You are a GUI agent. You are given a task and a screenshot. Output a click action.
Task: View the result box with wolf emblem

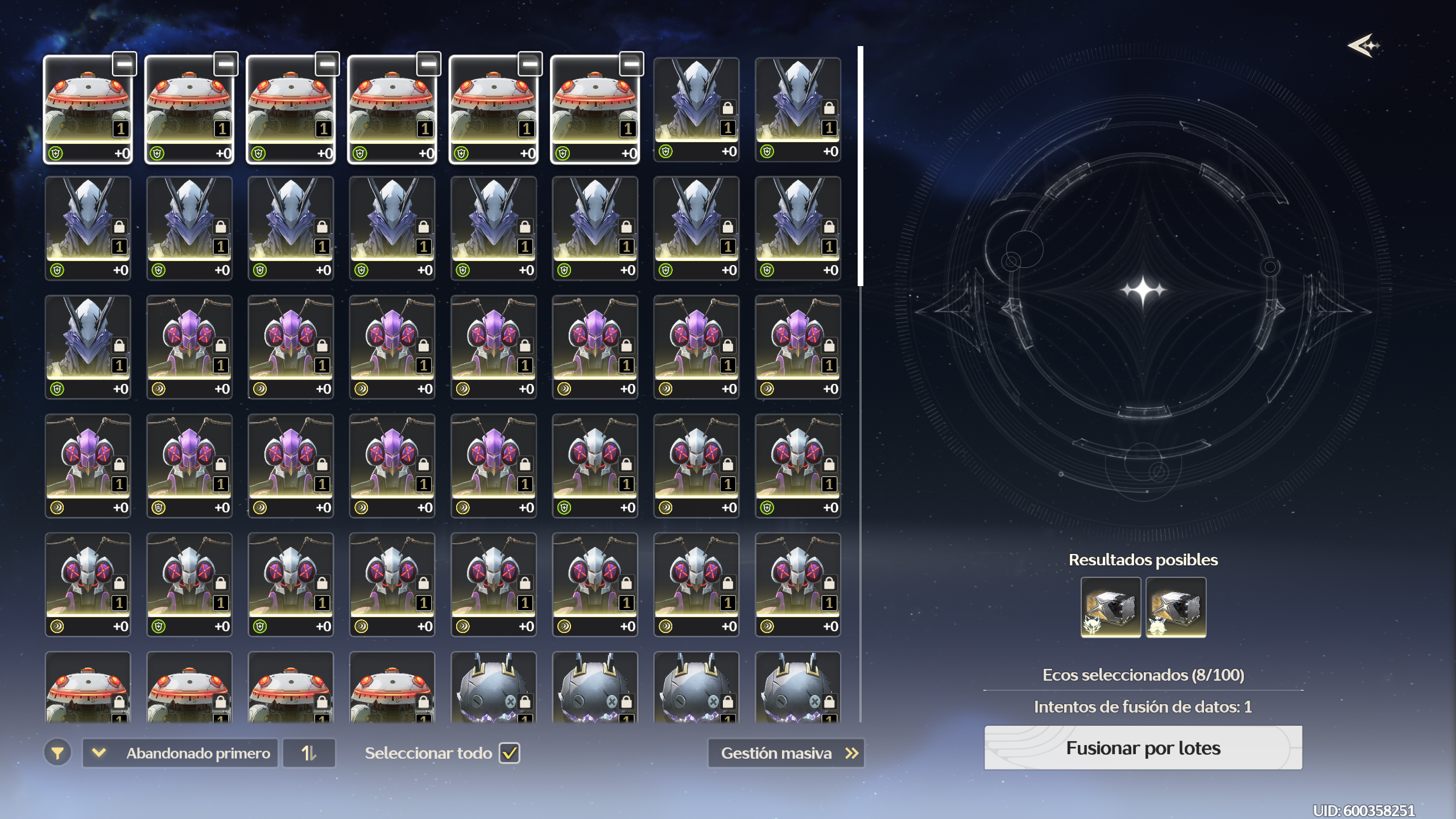tap(1111, 607)
